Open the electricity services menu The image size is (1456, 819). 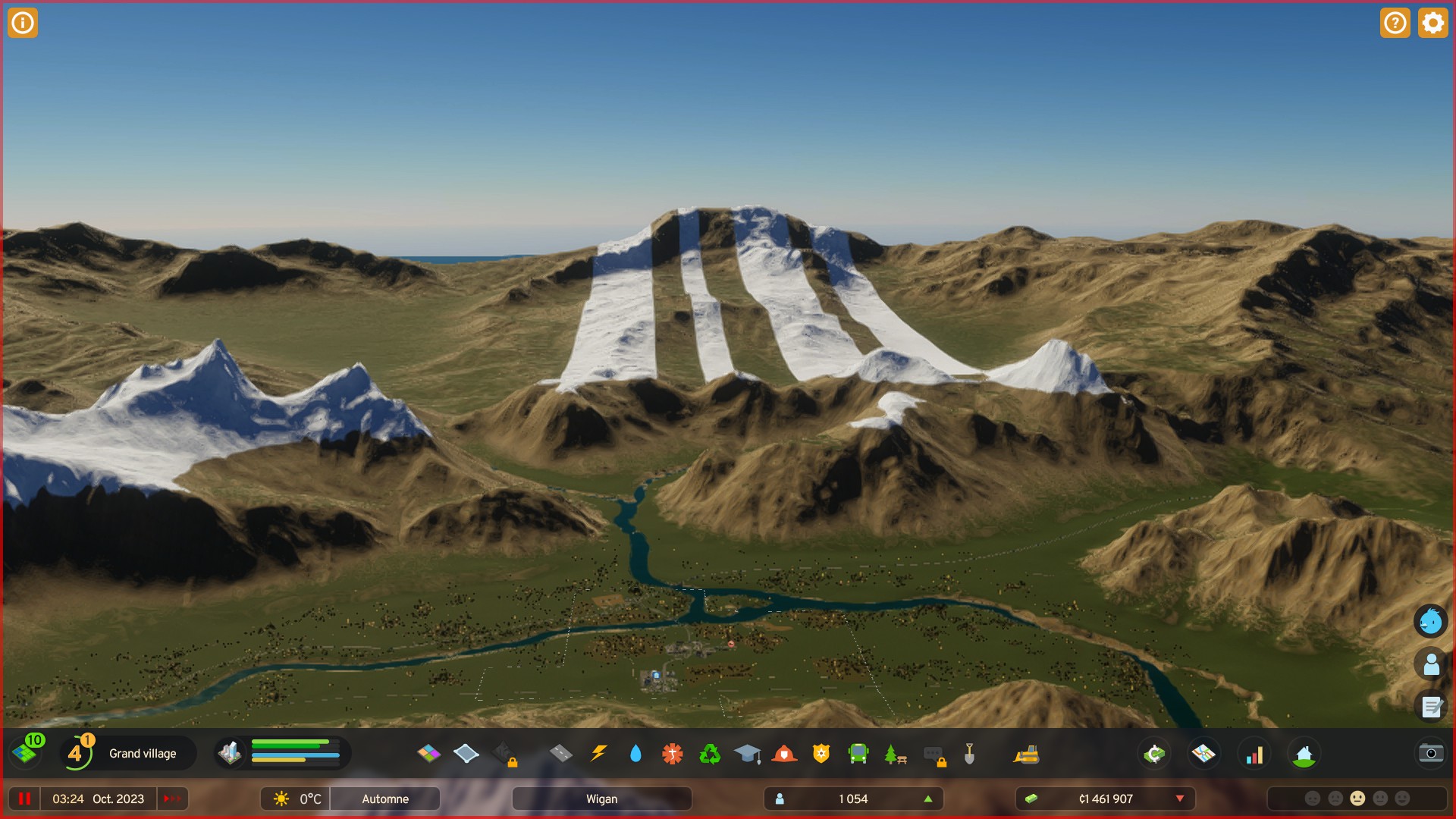point(599,754)
